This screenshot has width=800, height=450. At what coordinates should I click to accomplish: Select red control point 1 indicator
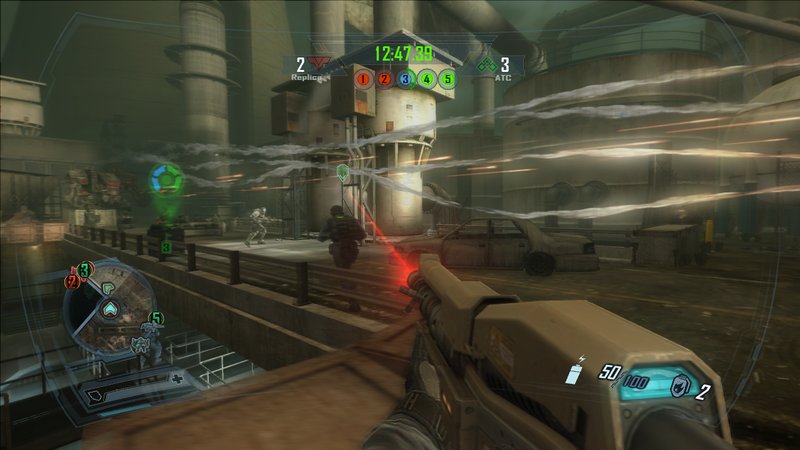tap(364, 77)
